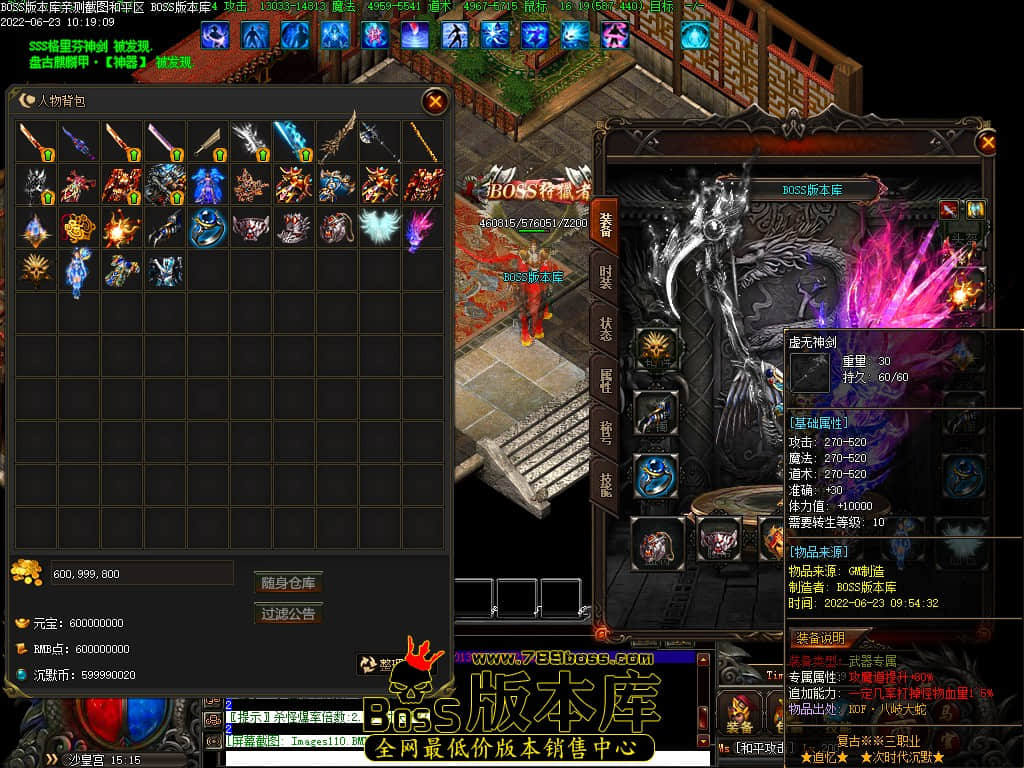Select the golden staff in backpack
Image resolution: width=1024 pixels, height=768 pixels.
coord(423,142)
